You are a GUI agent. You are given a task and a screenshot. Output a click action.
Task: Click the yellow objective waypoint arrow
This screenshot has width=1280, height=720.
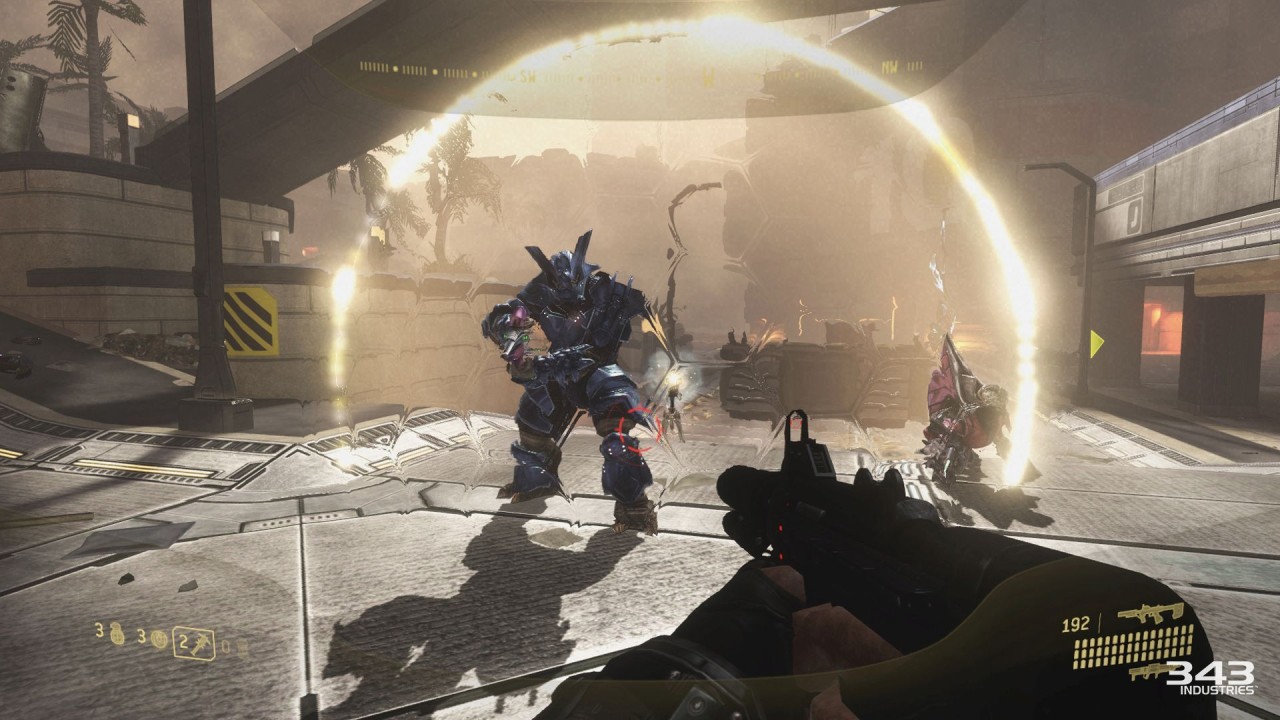point(1096,344)
